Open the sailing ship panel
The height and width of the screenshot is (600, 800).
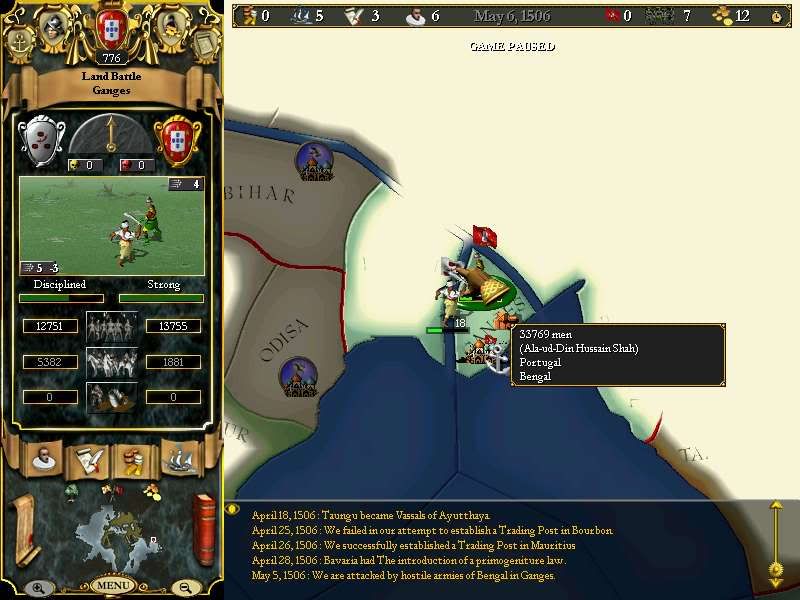178,459
